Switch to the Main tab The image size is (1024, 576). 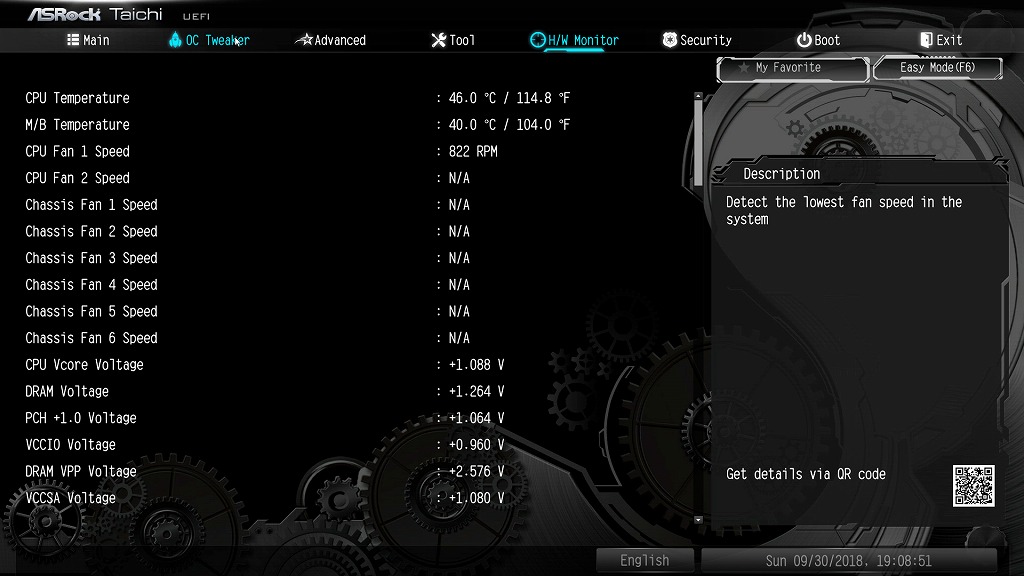pos(88,40)
